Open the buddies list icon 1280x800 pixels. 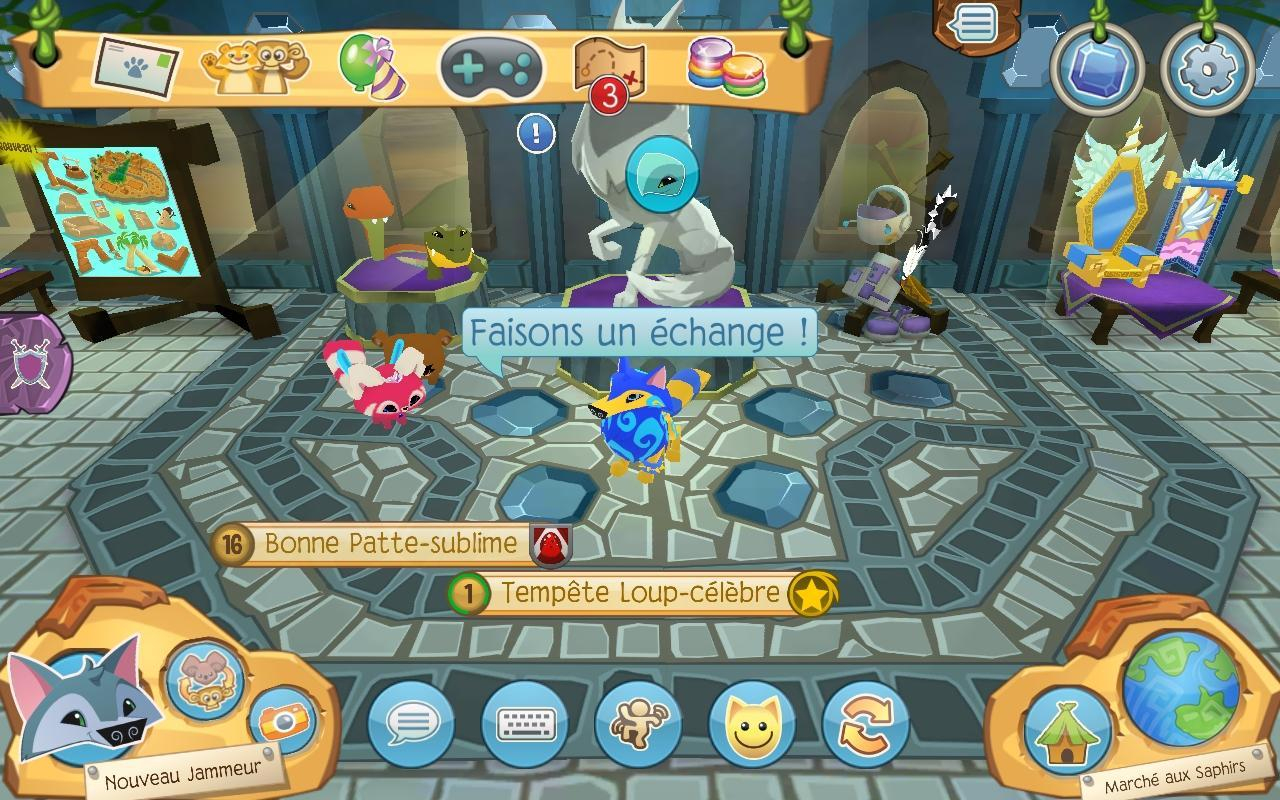[x=255, y=67]
